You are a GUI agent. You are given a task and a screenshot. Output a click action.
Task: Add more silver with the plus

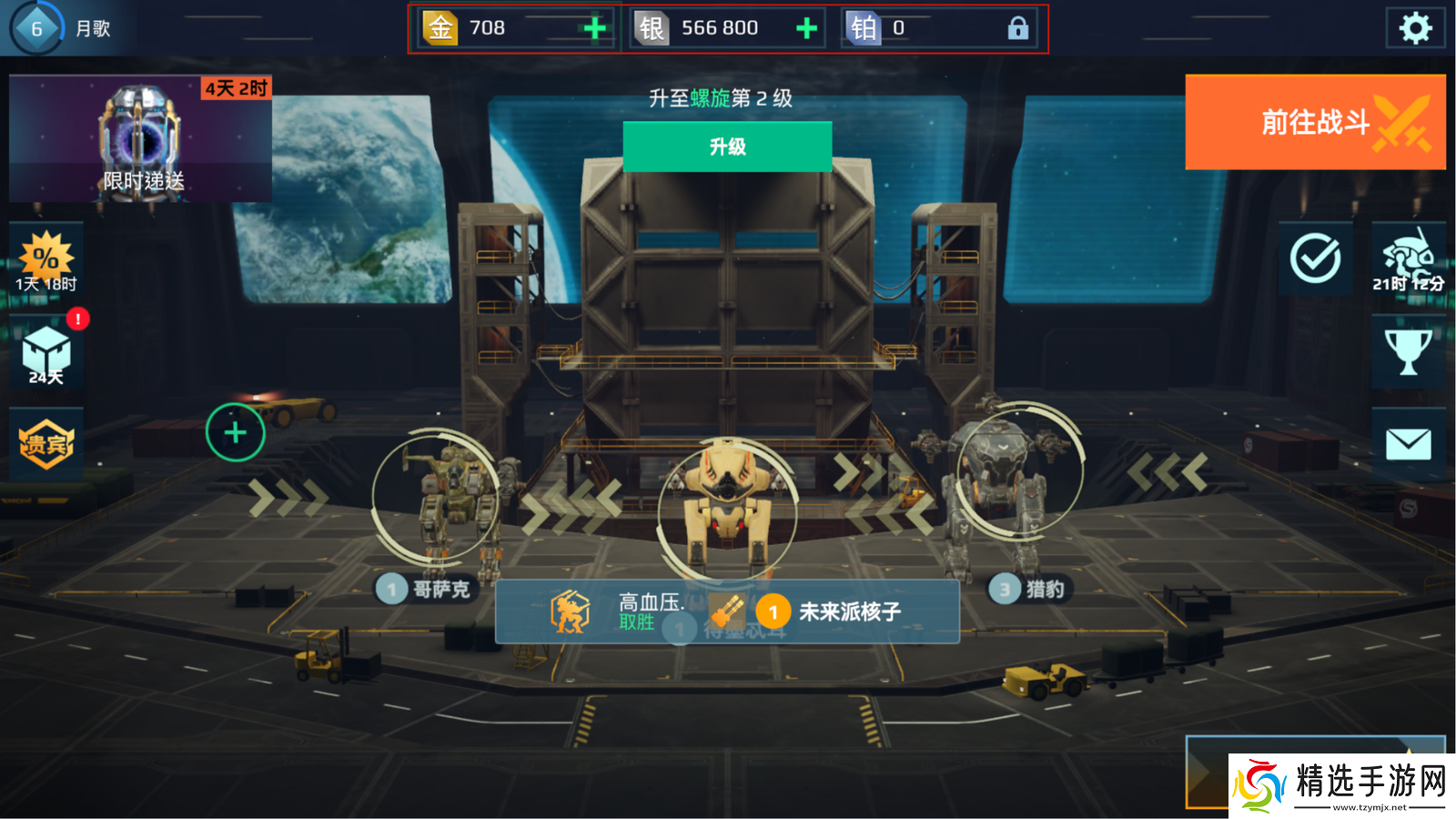click(x=806, y=28)
